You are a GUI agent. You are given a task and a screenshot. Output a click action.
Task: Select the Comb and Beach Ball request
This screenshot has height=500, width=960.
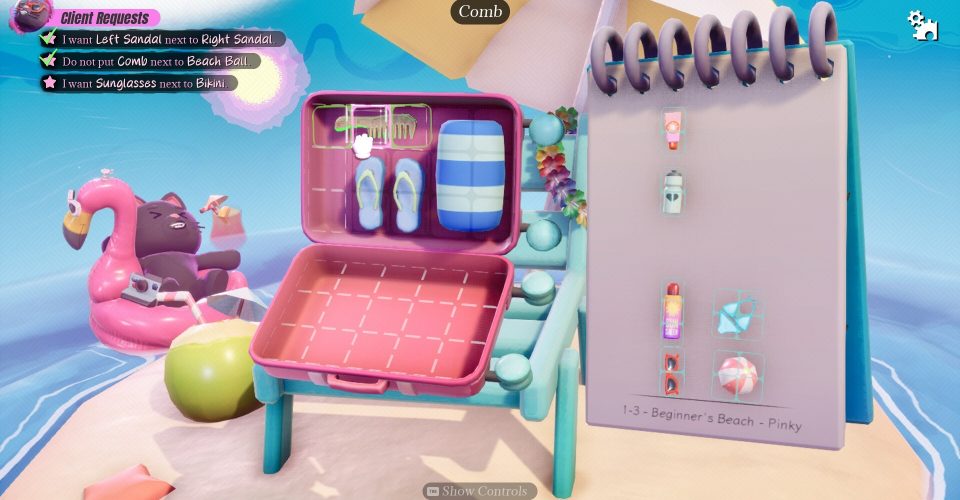point(160,61)
